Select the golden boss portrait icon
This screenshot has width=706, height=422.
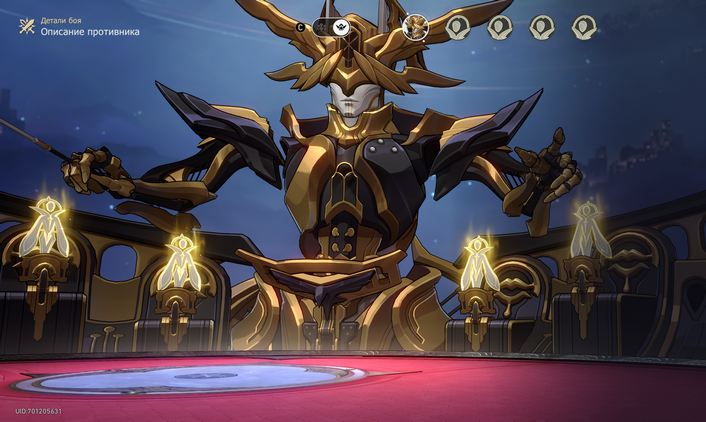(415, 27)
